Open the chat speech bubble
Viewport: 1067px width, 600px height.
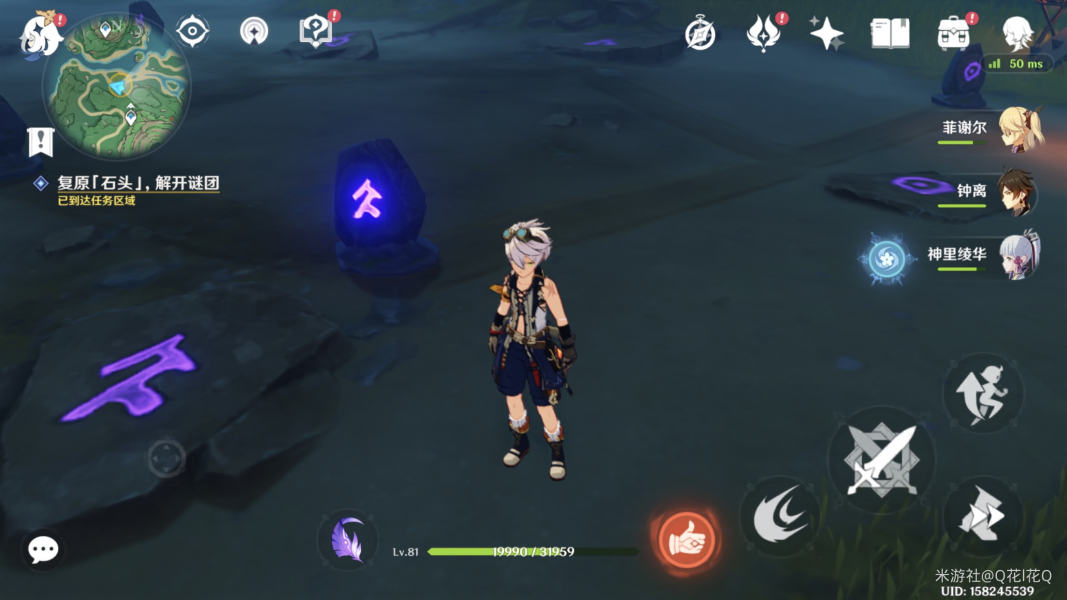tap(43, 548)
